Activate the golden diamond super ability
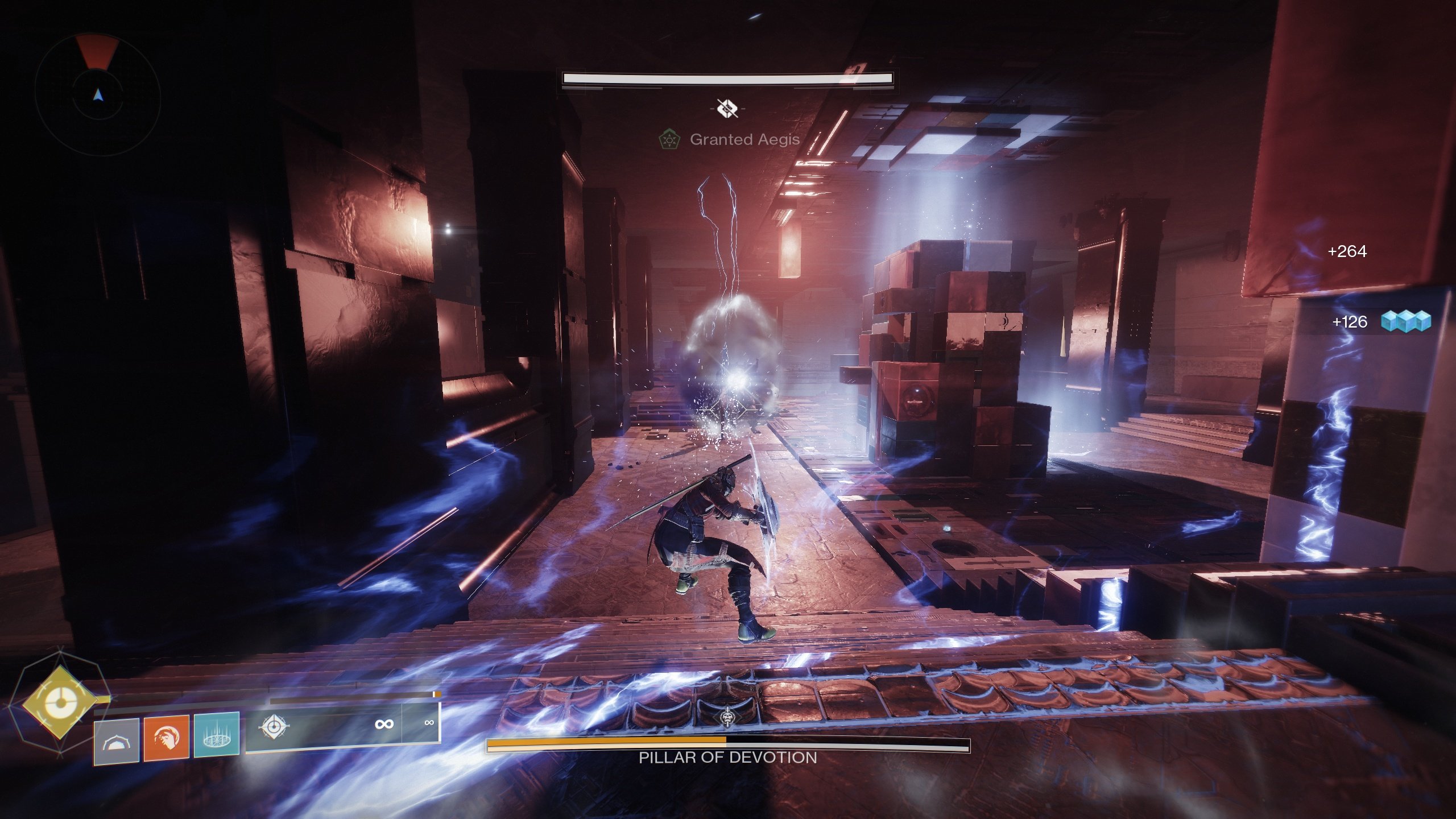1456x819 pixels. pos(59,703)
